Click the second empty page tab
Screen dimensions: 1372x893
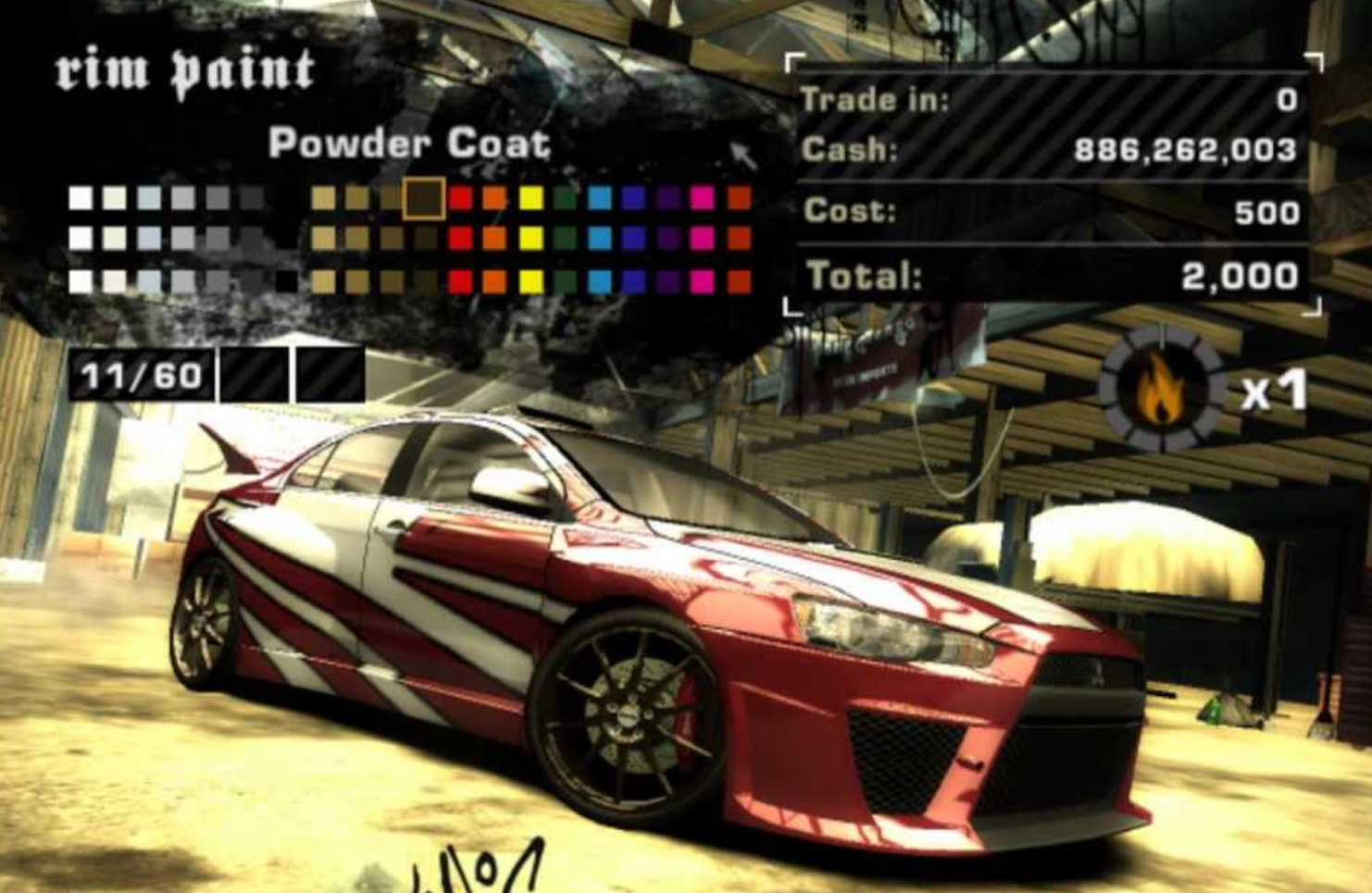[329, 374]
